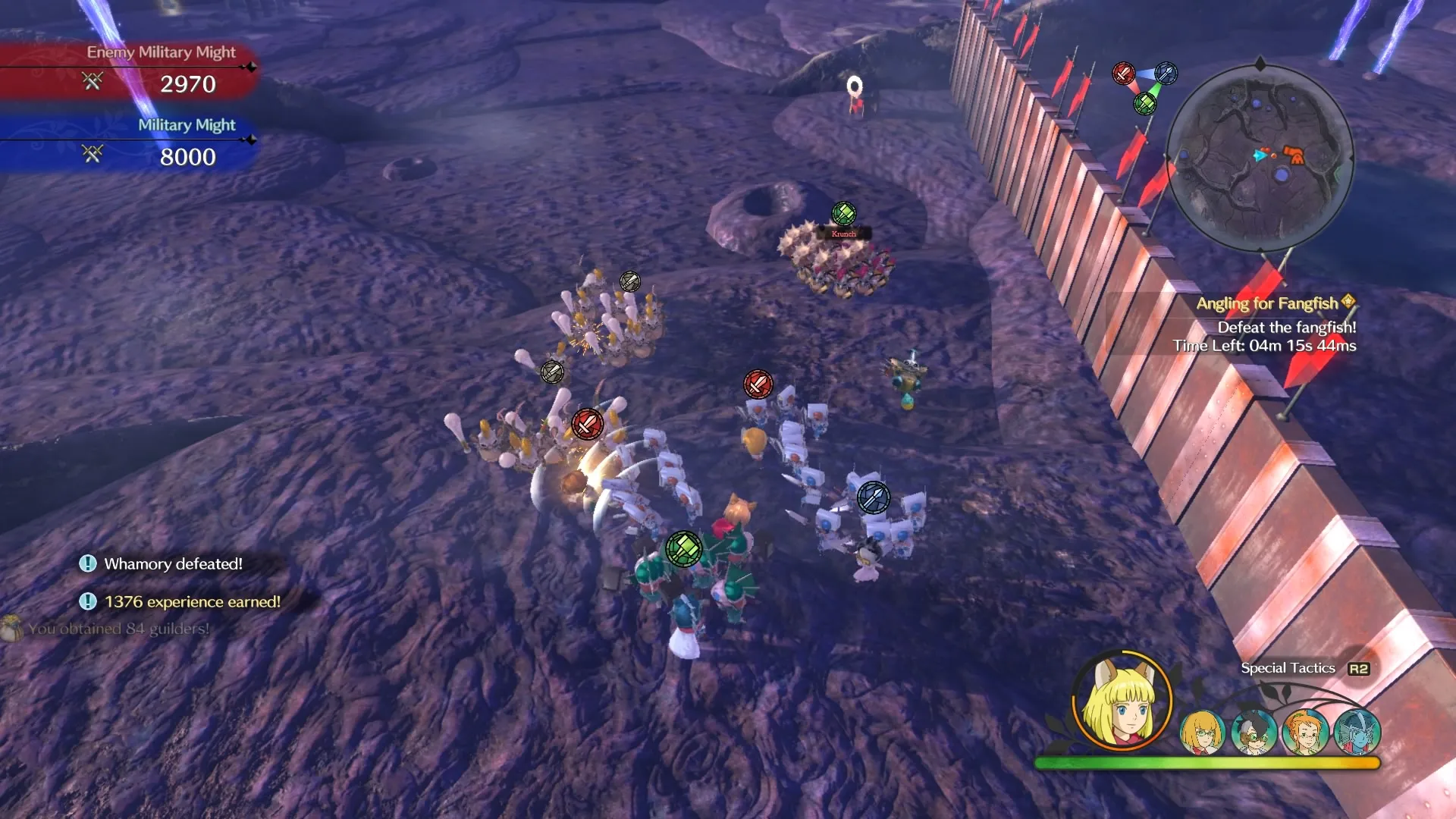Image resolution: width=1456 pixels, height=819 pixels.
Task: Click the blue spear icon beside the minimap
Action: tap(1166, 74)
